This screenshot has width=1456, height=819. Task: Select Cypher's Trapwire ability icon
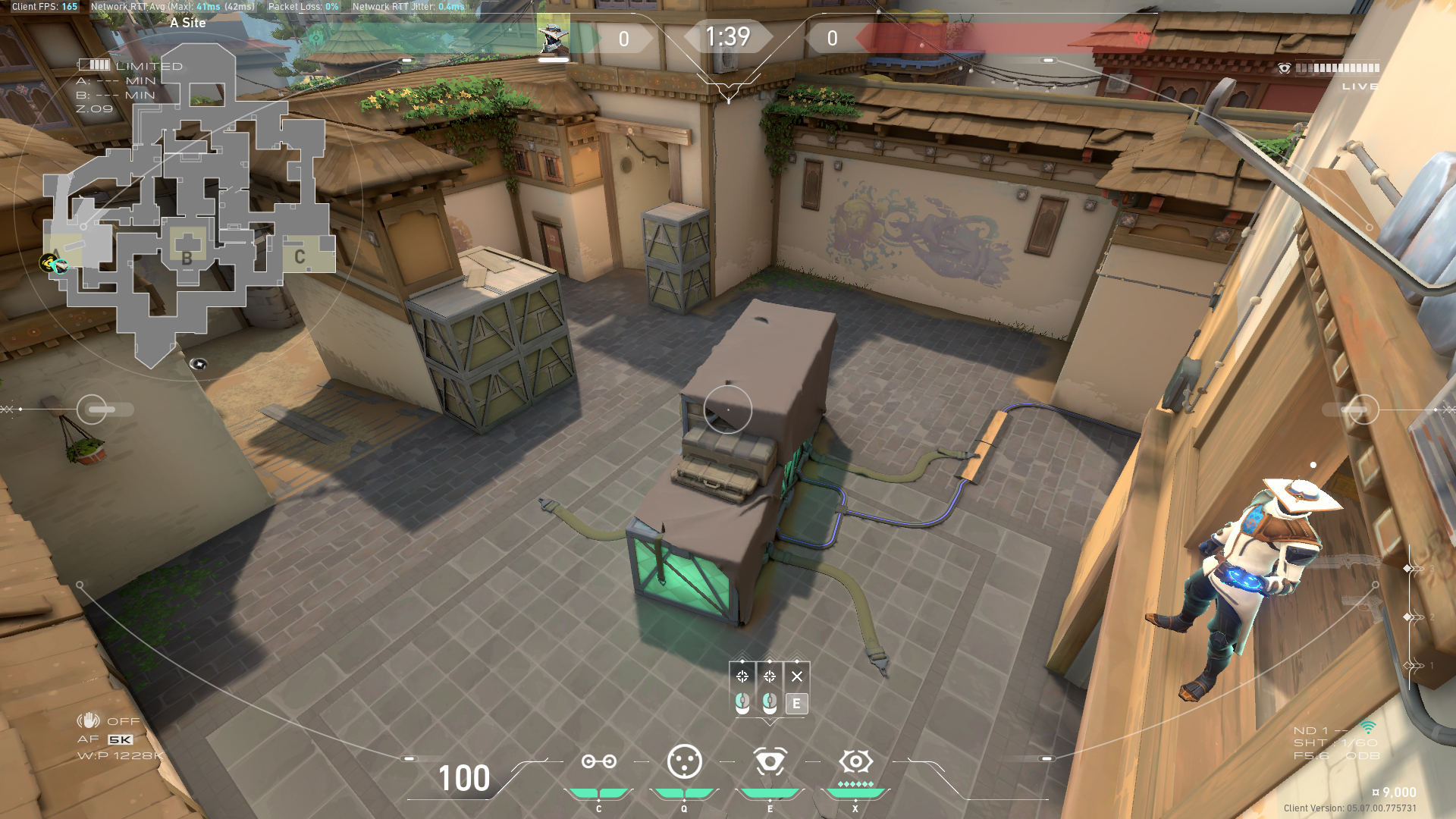[599, 761]
